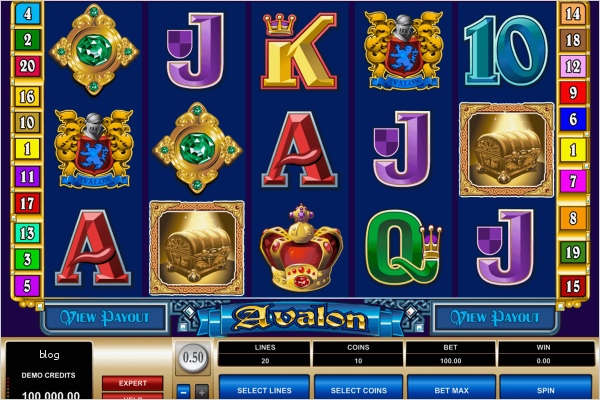The image size is (600, 400).
Task: Activate payline marker 9
Action: 573,94
